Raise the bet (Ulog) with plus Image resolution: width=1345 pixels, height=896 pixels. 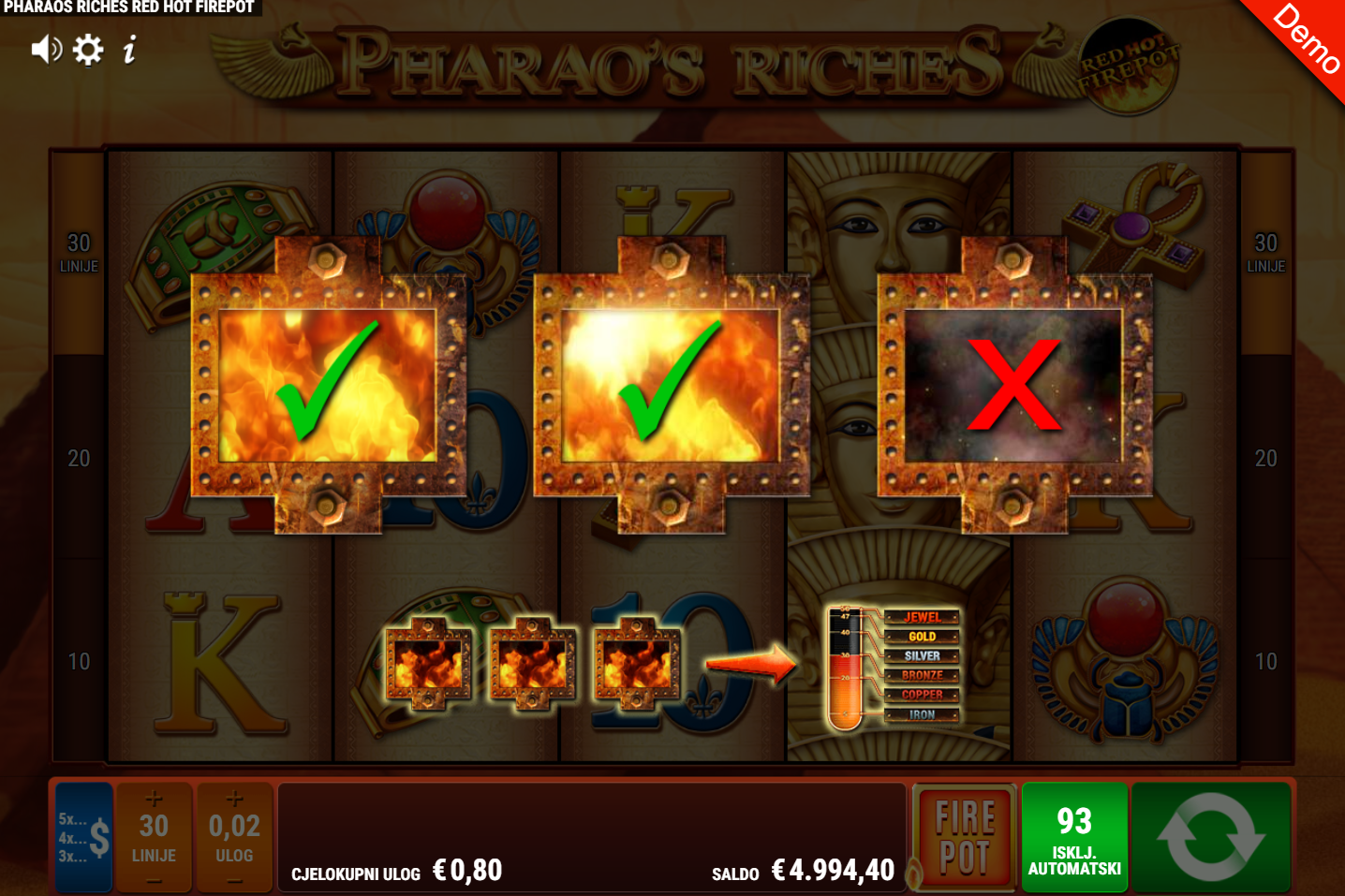(x=234, y=799)
